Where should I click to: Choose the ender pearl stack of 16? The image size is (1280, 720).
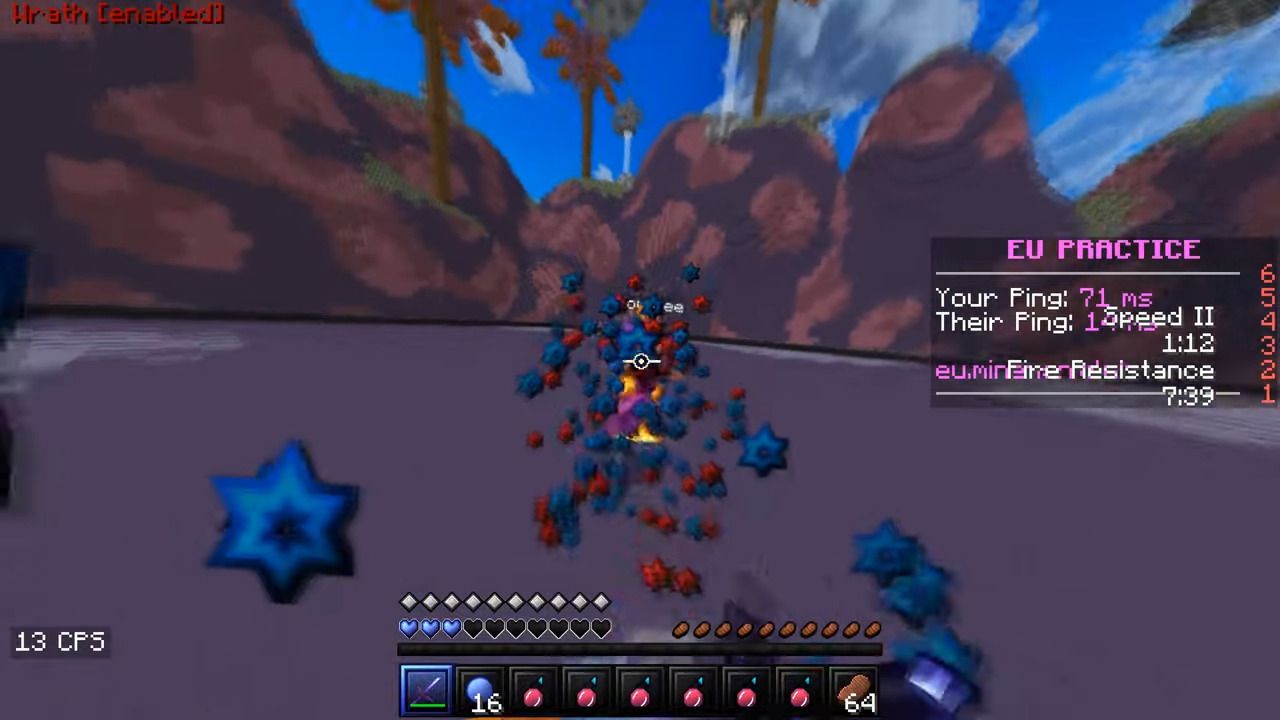(x=480, y=691)
